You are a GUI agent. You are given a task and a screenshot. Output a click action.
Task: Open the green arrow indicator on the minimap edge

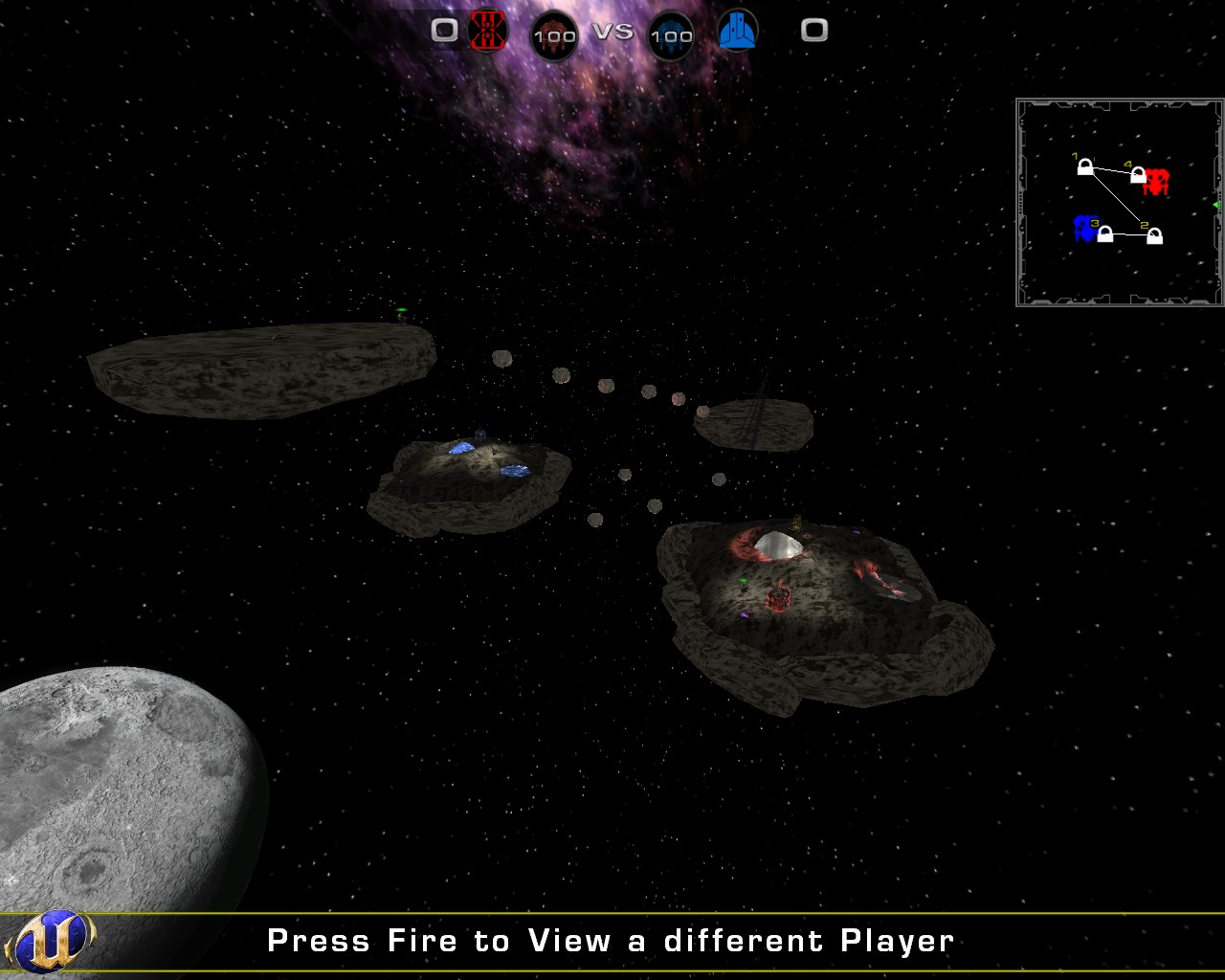click(1215, 204)
